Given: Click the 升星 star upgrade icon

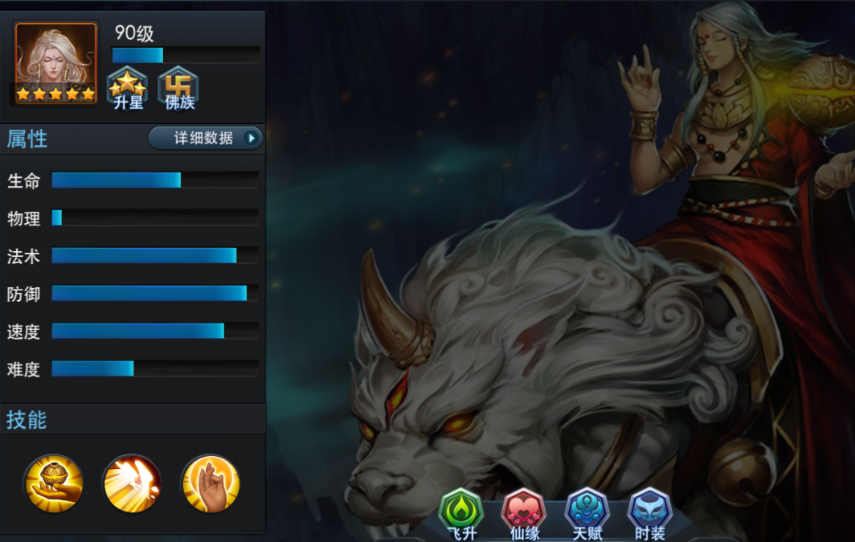Looking at the screenshot, I should [x=128, y=87].
